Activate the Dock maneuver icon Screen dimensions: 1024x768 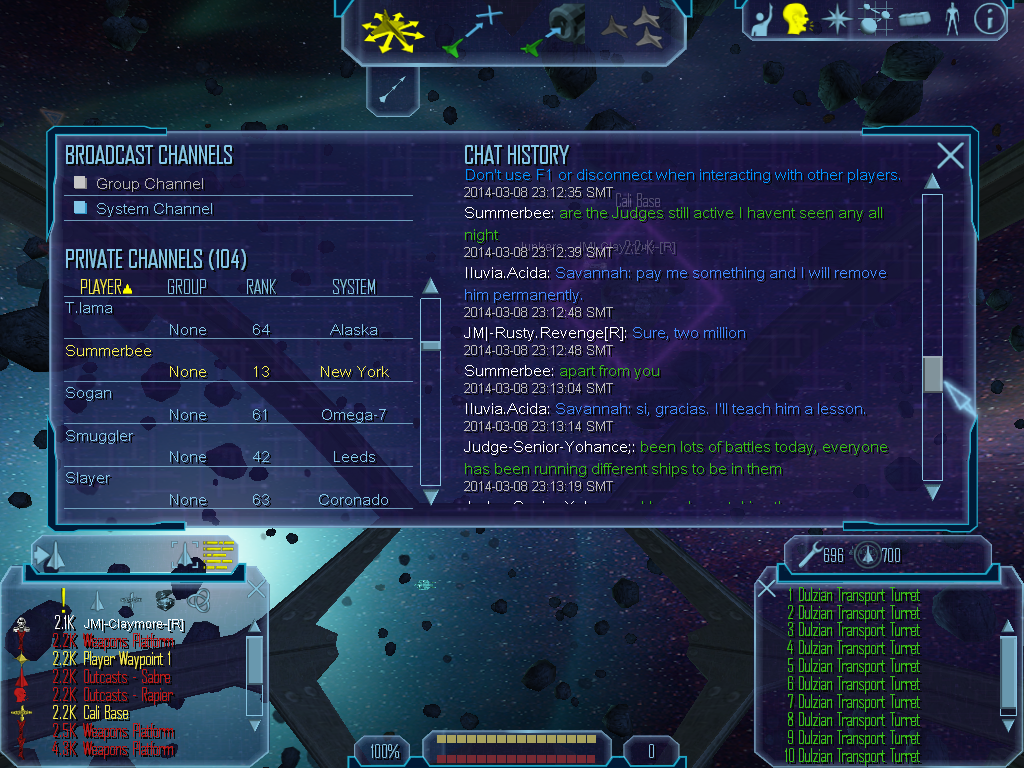[554, 29]
